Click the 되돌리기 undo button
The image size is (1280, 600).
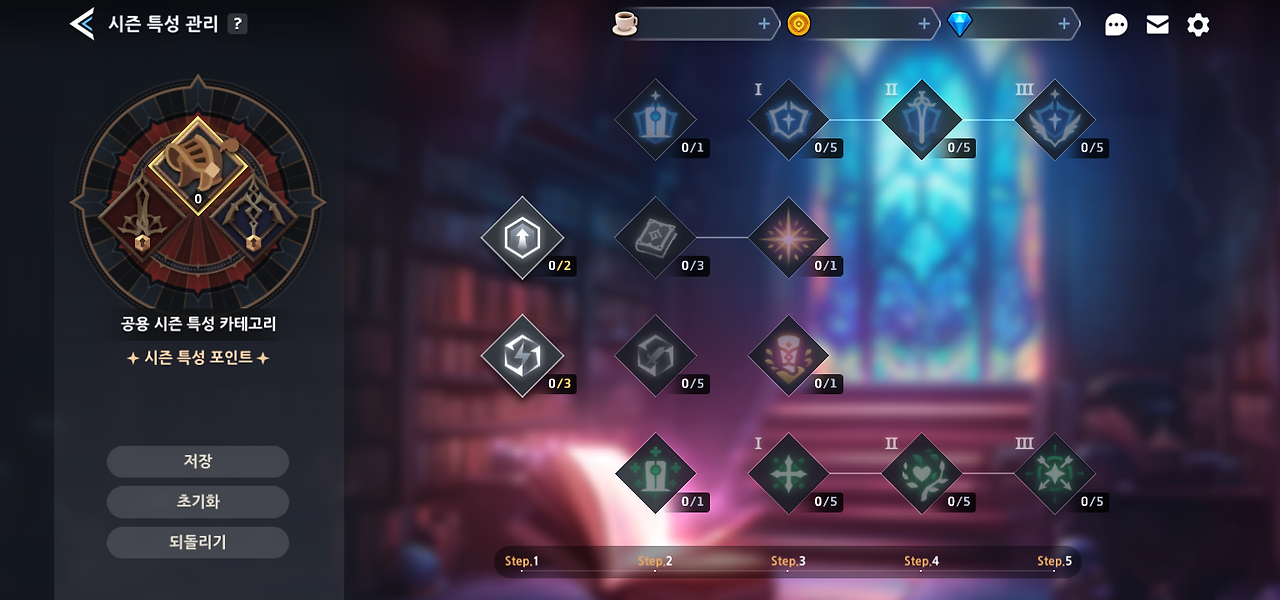198,542
